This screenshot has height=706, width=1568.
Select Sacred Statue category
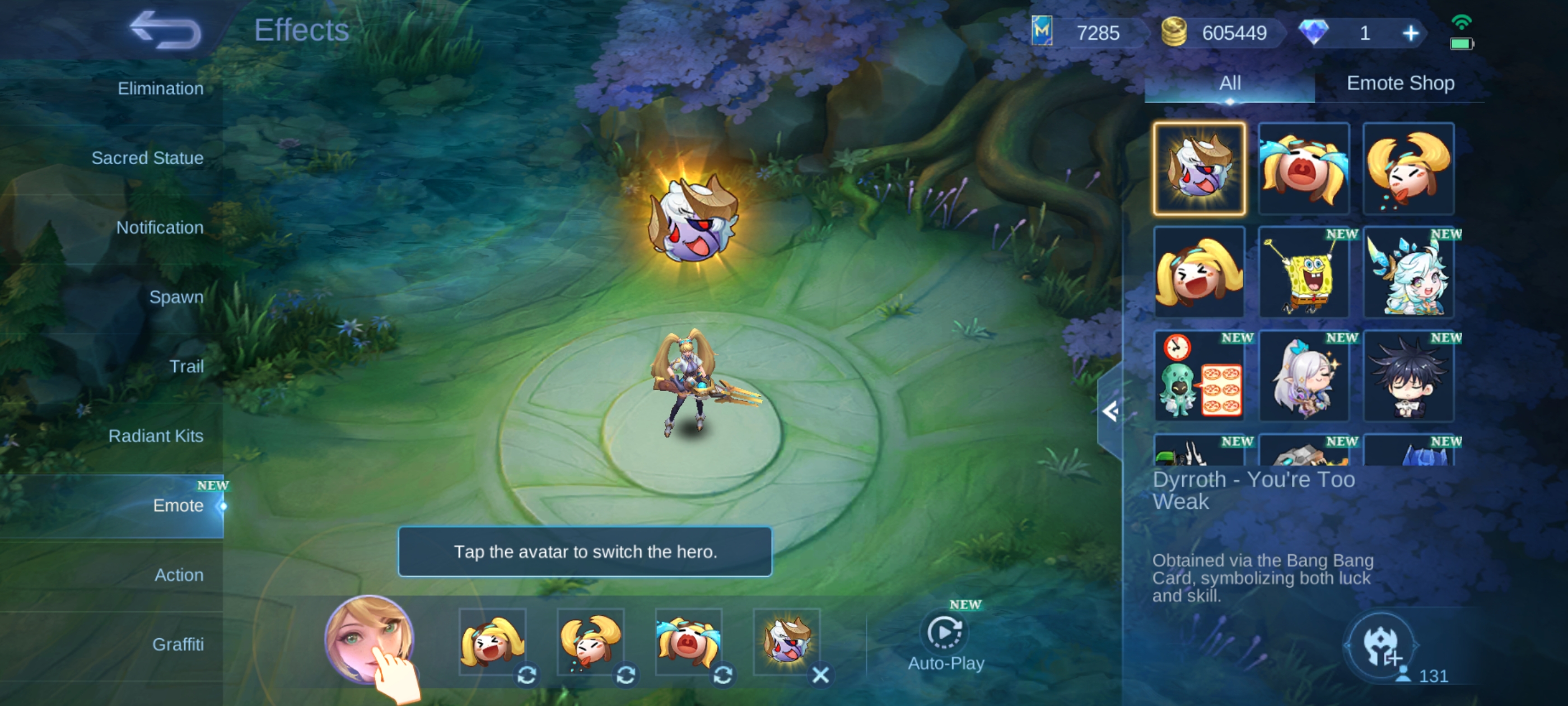147,159
